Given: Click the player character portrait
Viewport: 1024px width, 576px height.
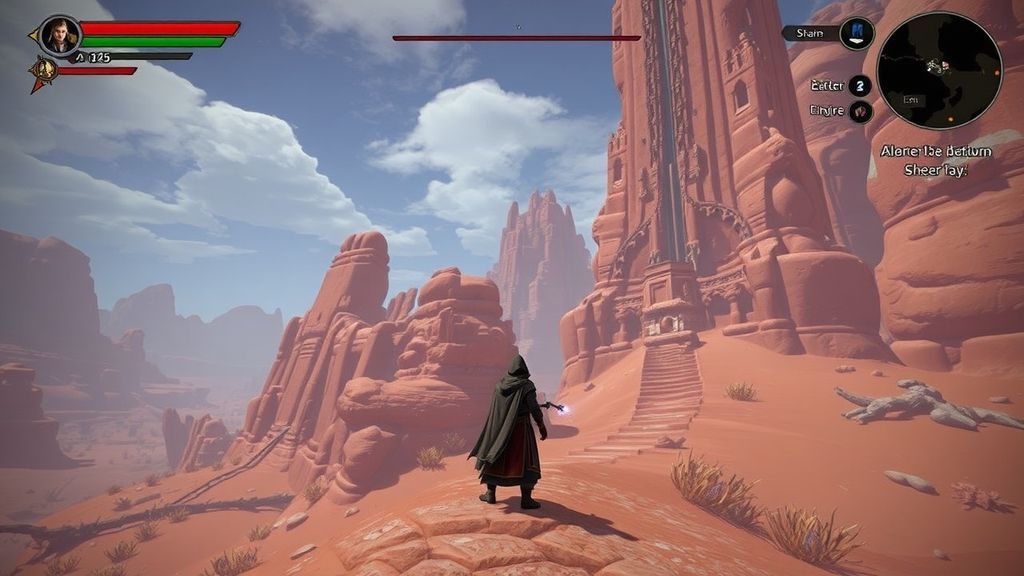Looking at the screenshot, I should (x=59, y=35).
